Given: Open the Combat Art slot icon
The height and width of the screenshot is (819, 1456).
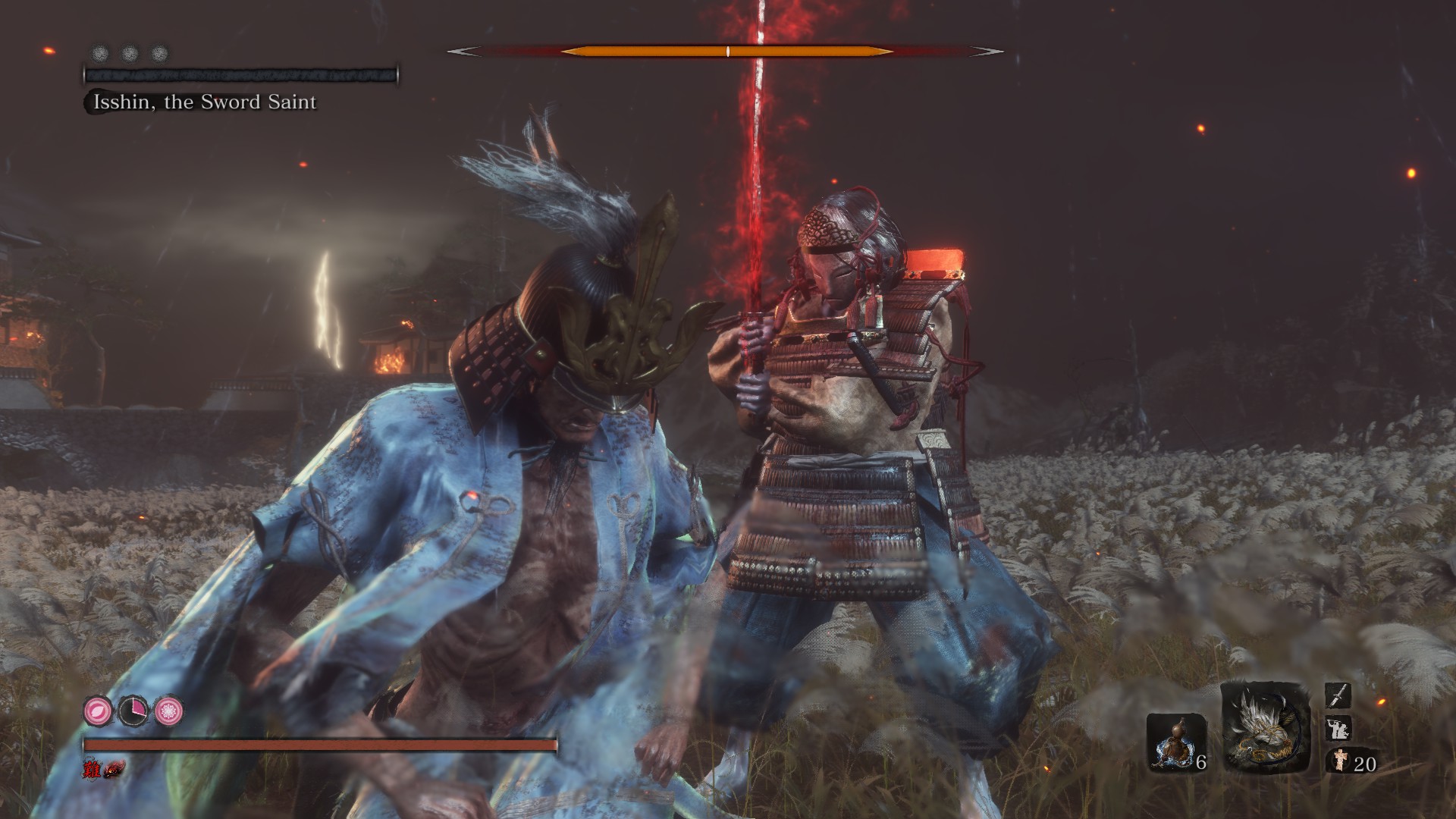Looking at the screenshot, I should [x=1338, y=728].
